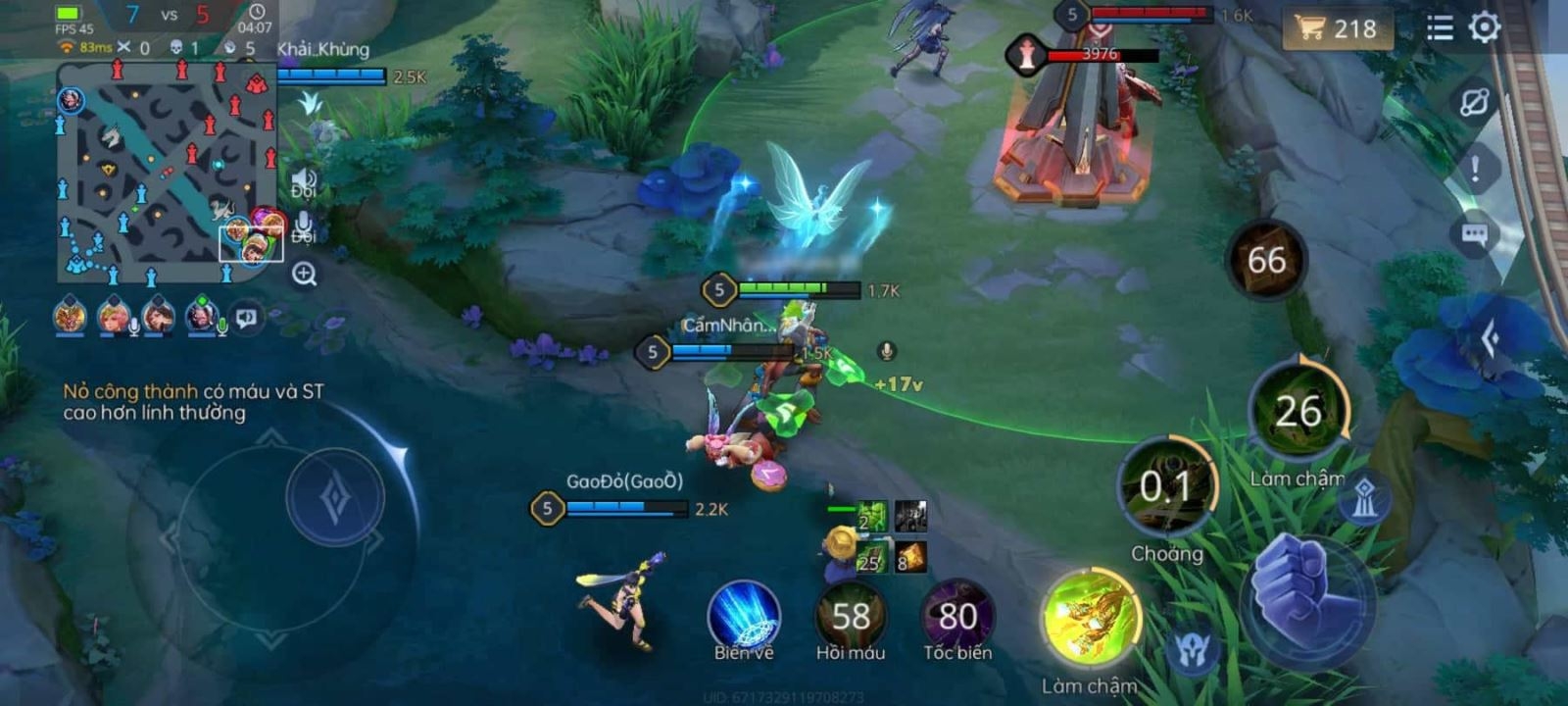Tap the minion-target helmet icon
Screen dimensions: 1568x706
pos(1192,651)
